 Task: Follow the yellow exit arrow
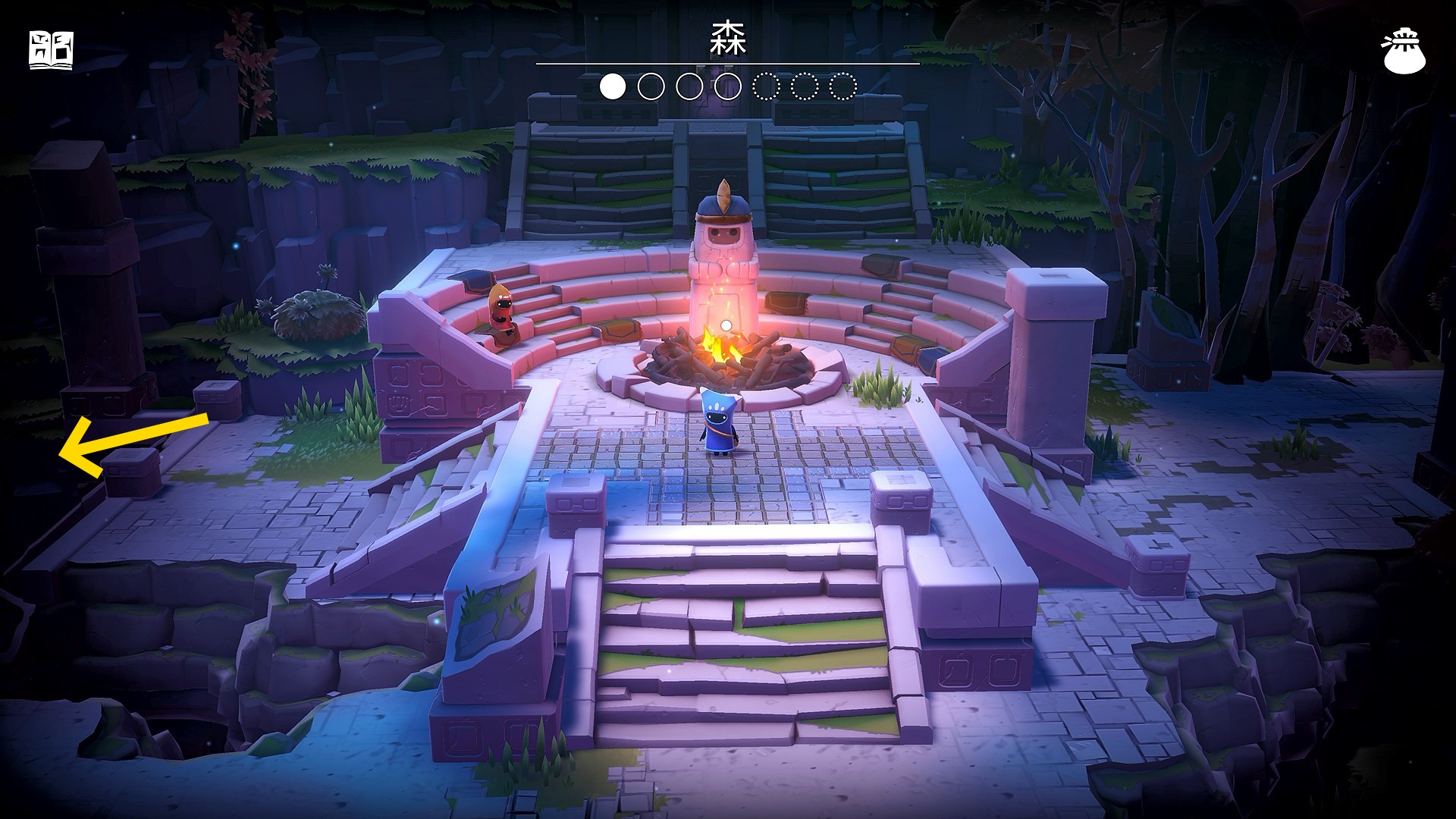tap(129, 446)
